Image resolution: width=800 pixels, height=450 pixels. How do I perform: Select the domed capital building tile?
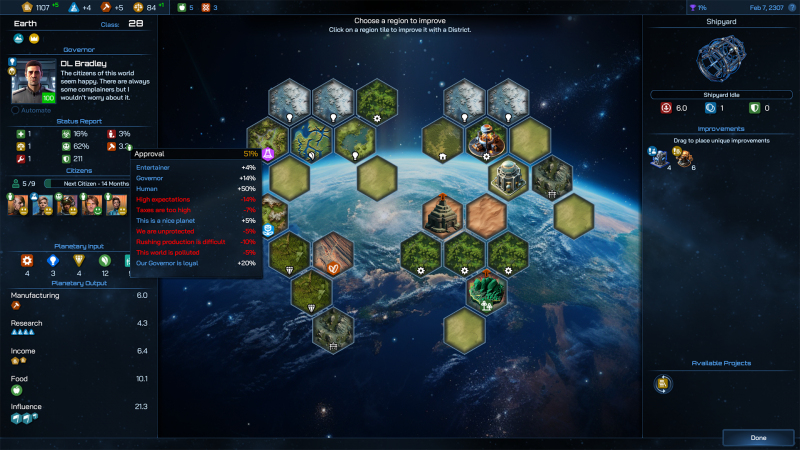[508, 176]
